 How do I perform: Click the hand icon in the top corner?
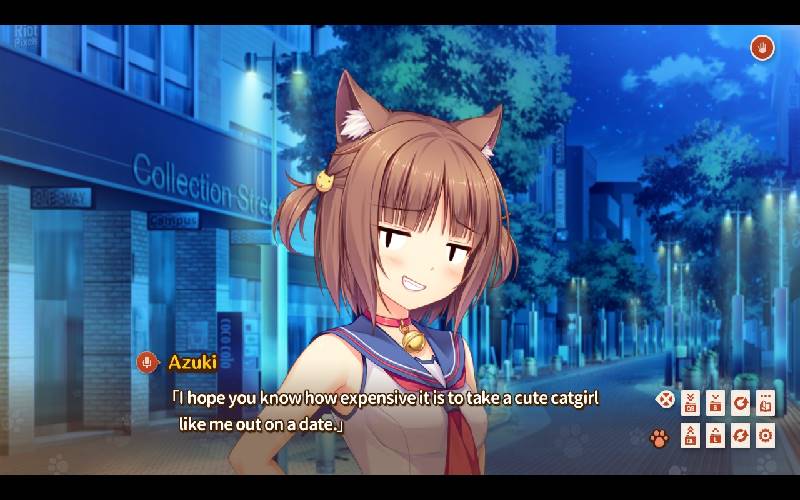(762, 47)
